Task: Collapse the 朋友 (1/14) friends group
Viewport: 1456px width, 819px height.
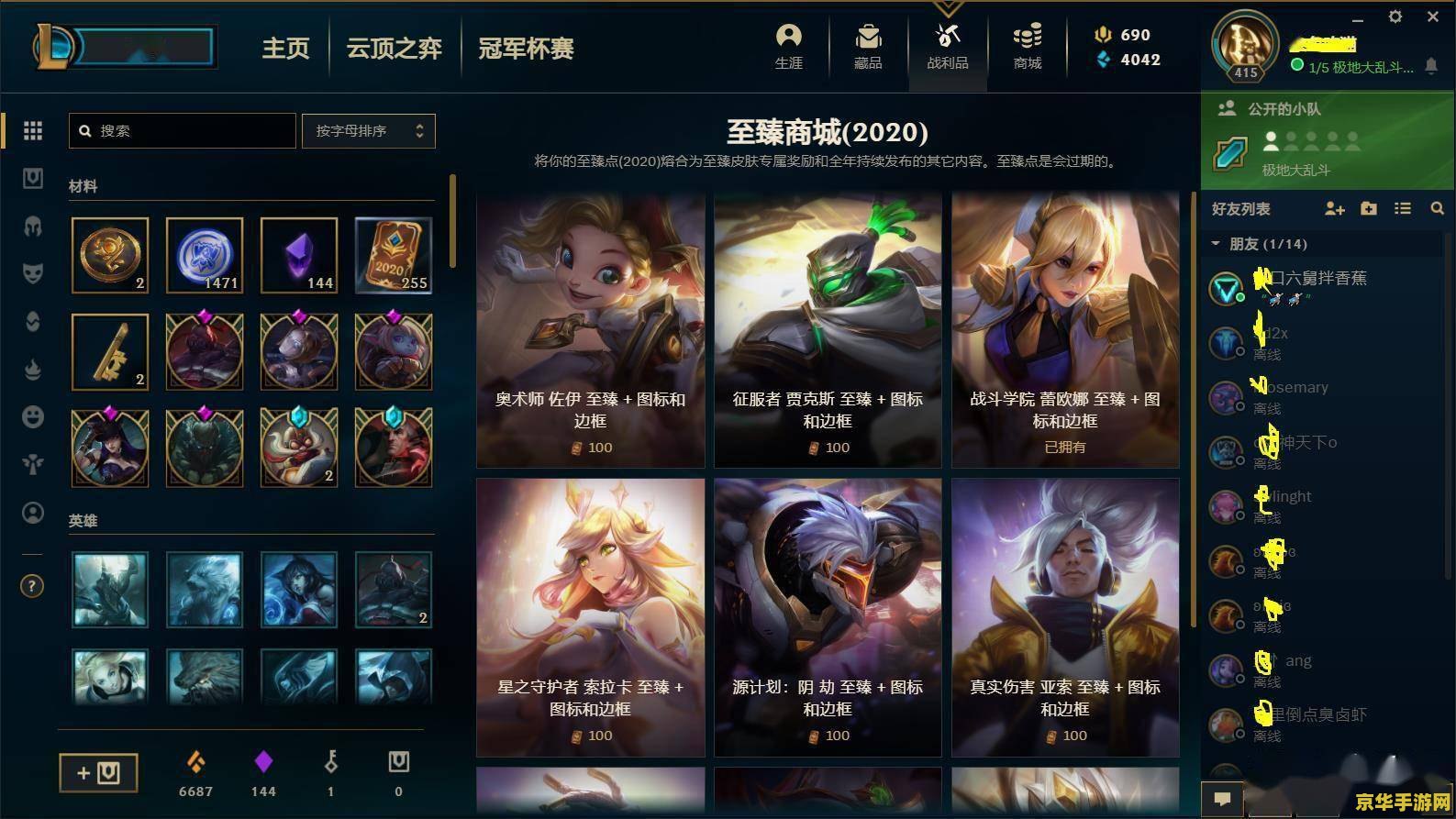Action: (x=1215, y=244)
